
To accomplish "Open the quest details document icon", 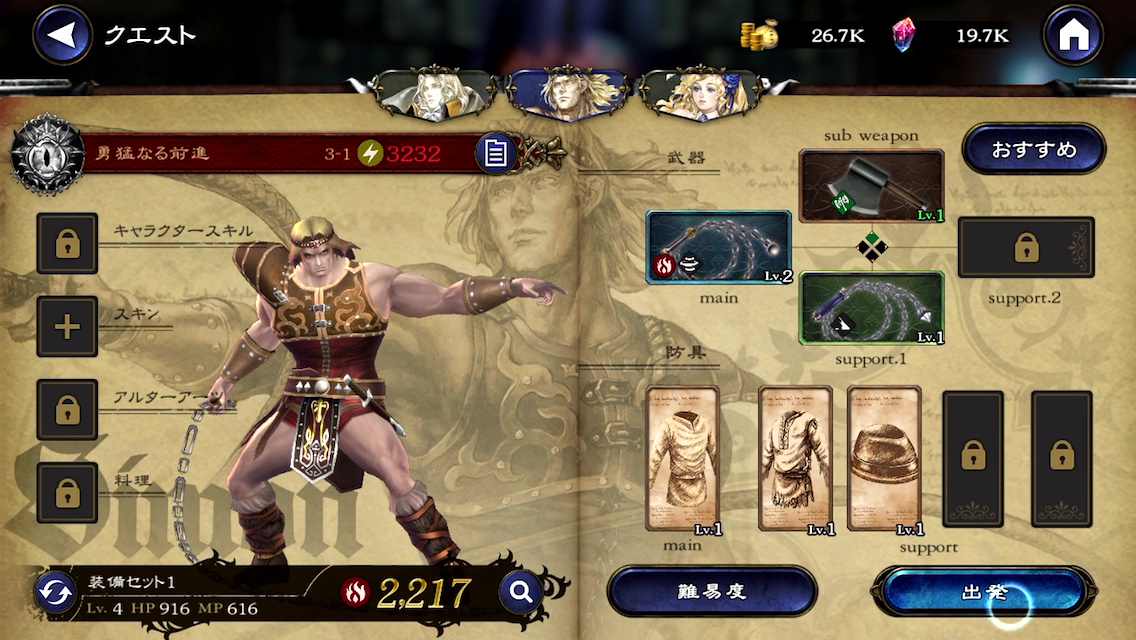I will (496, 153).
